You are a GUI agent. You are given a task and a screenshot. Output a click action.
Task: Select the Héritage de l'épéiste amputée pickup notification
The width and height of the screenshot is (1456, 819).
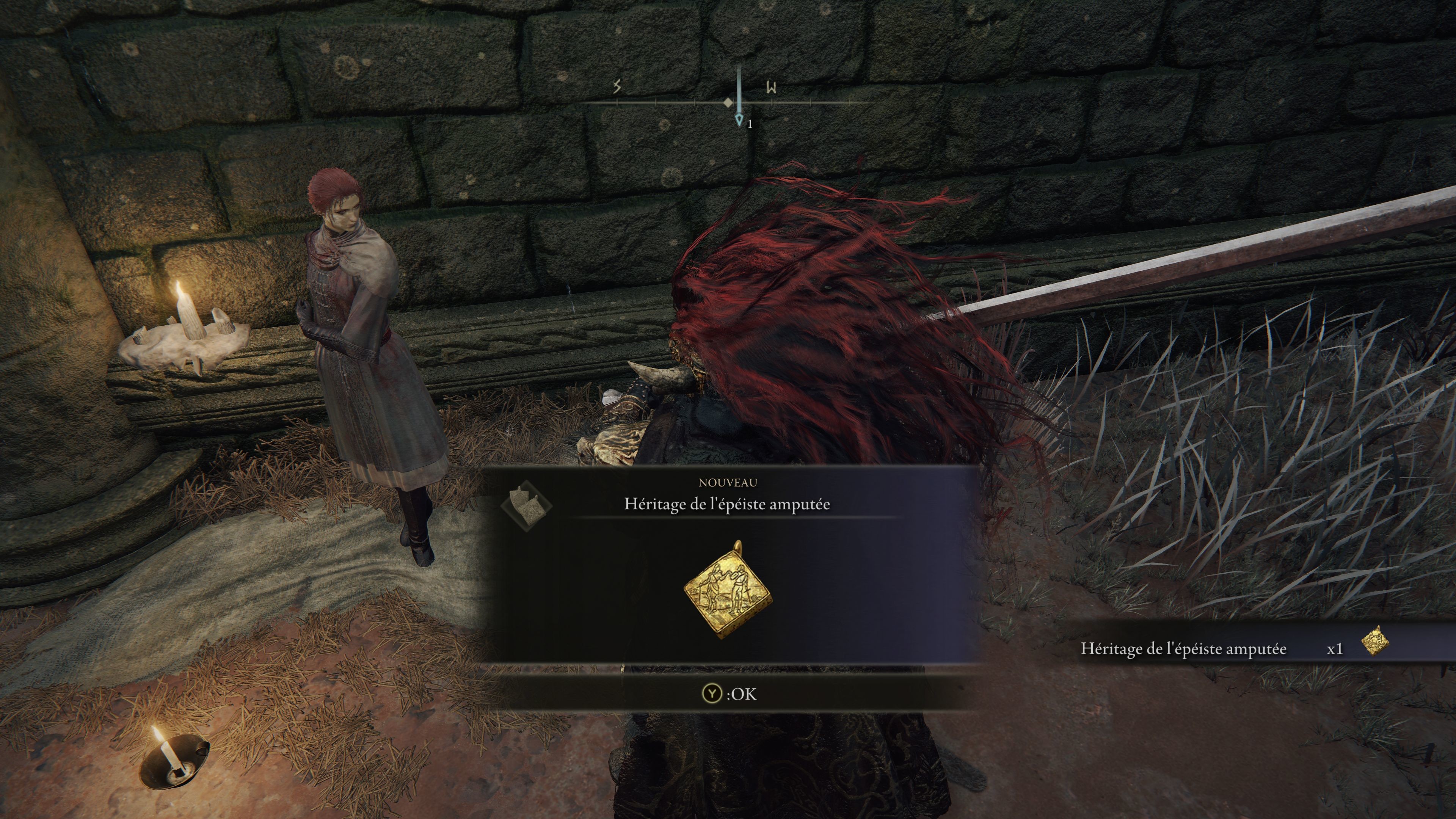tap(1232, 648)
